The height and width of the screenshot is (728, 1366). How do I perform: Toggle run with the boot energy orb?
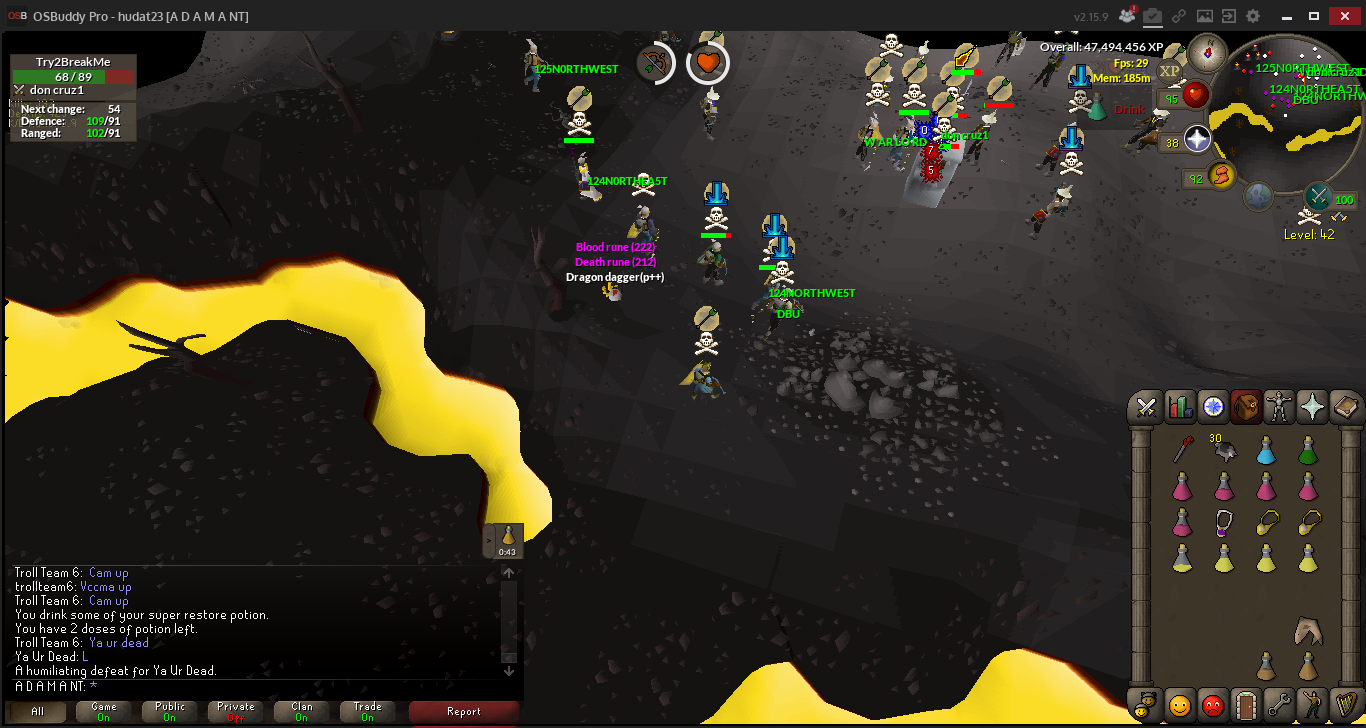1221,177
